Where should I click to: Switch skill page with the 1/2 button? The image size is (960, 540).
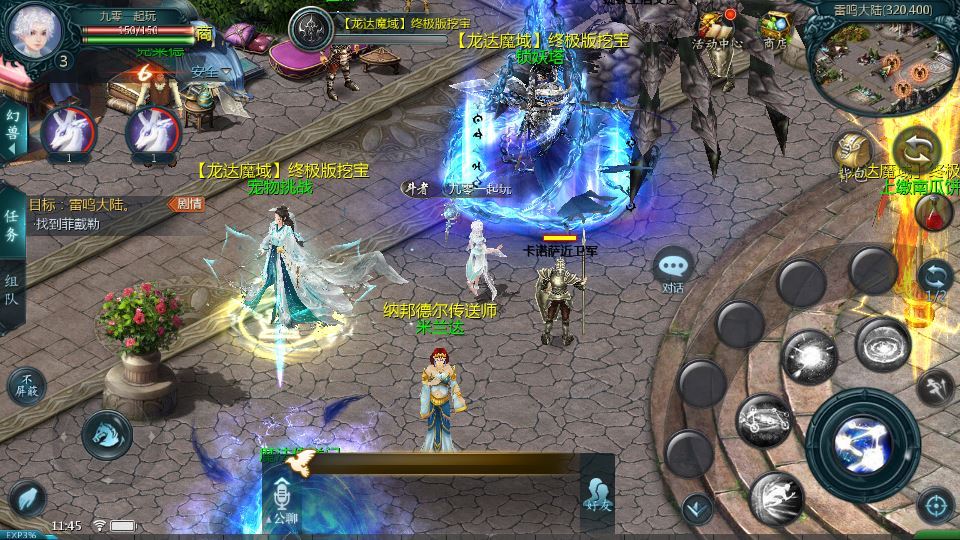coord(935,279)
